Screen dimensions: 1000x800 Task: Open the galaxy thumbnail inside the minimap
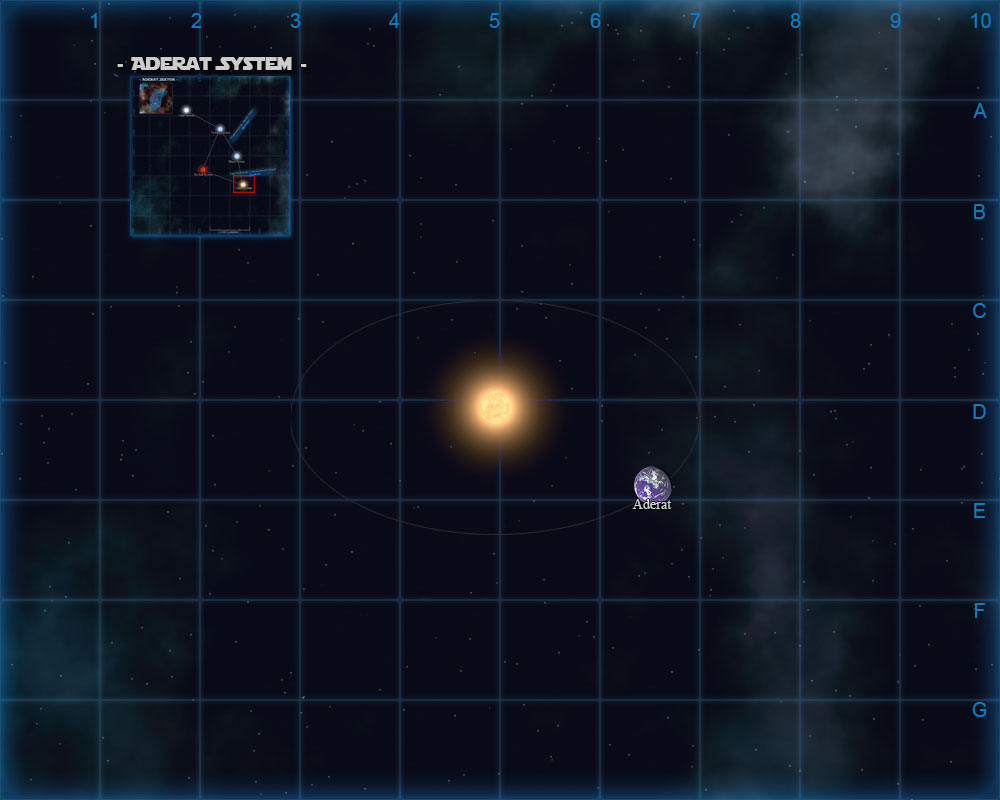(x=155, y=98)
